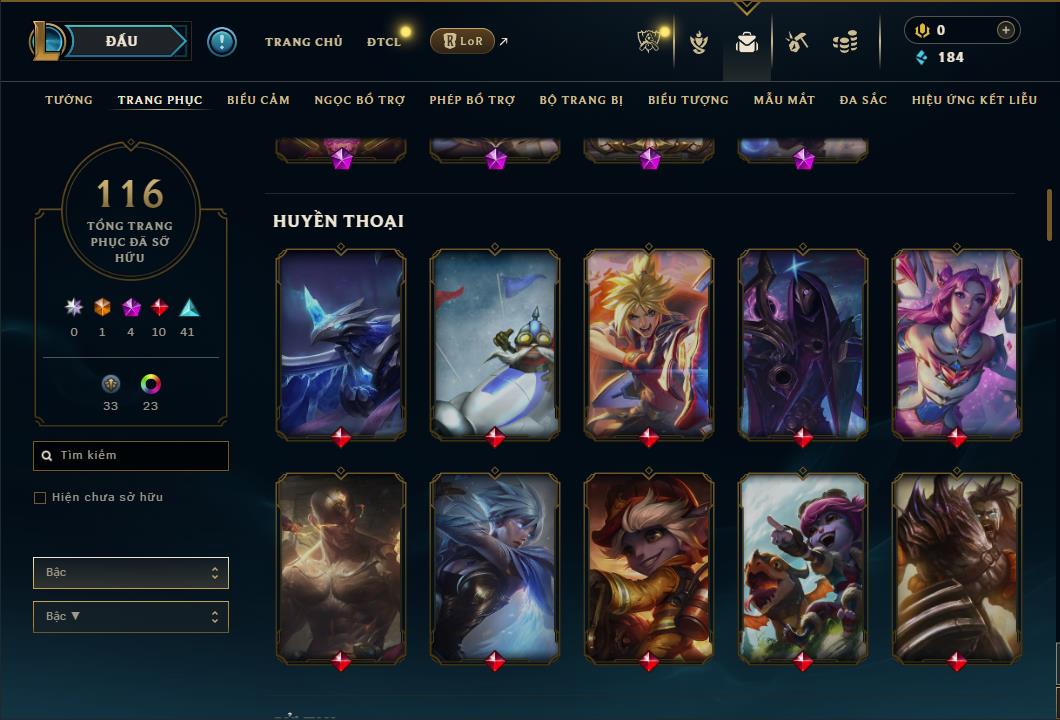Select the MẪU MẮT tab
This screenshot has width=1060, height=720.
784,100
